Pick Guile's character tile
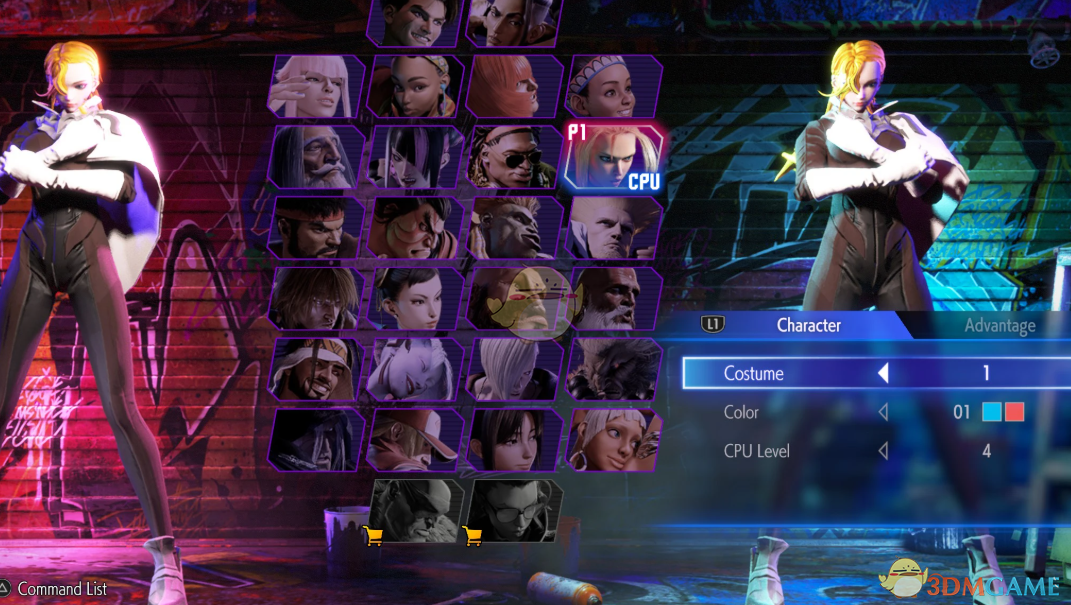This screenshot has width=1071, height=605. (x=514, y=228)
